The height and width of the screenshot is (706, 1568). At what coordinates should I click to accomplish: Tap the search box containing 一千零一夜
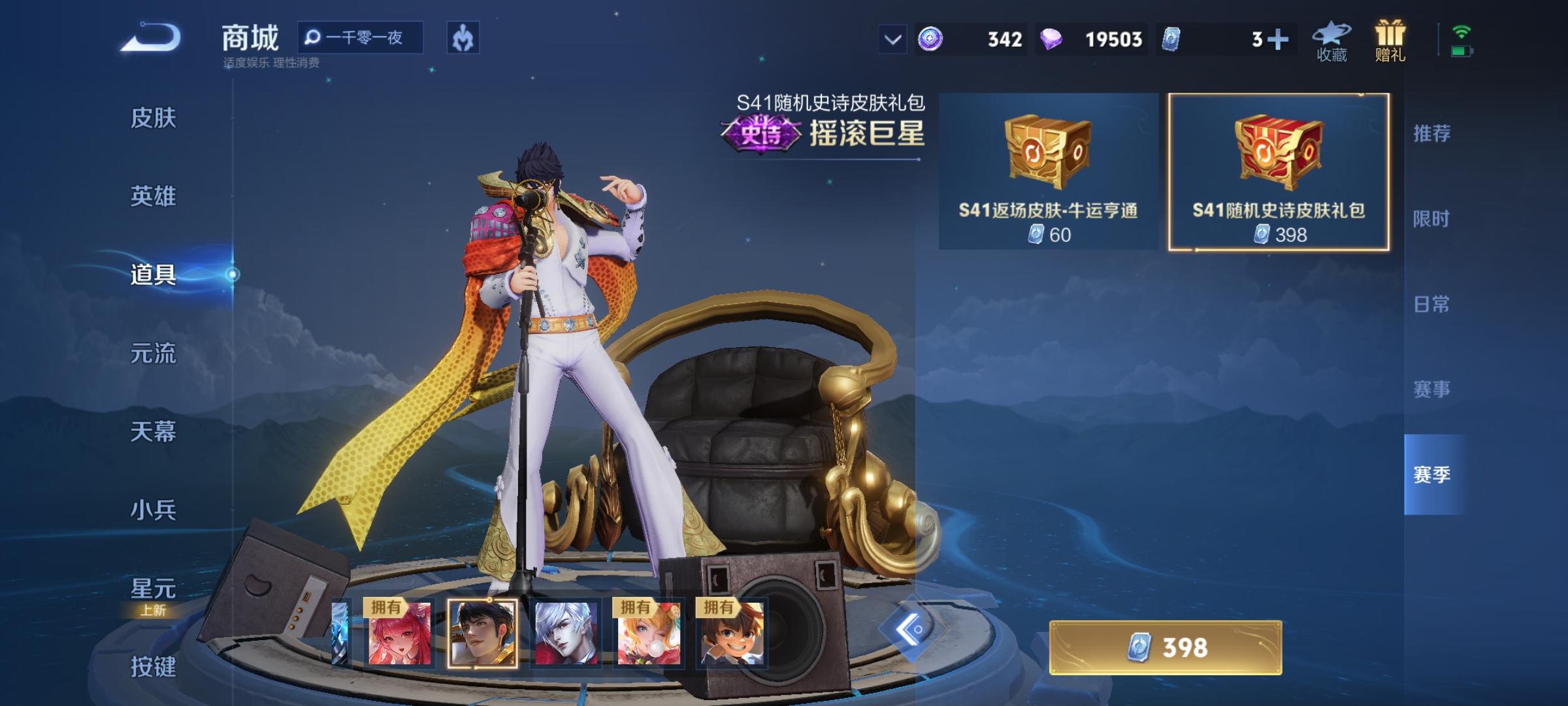359,38
